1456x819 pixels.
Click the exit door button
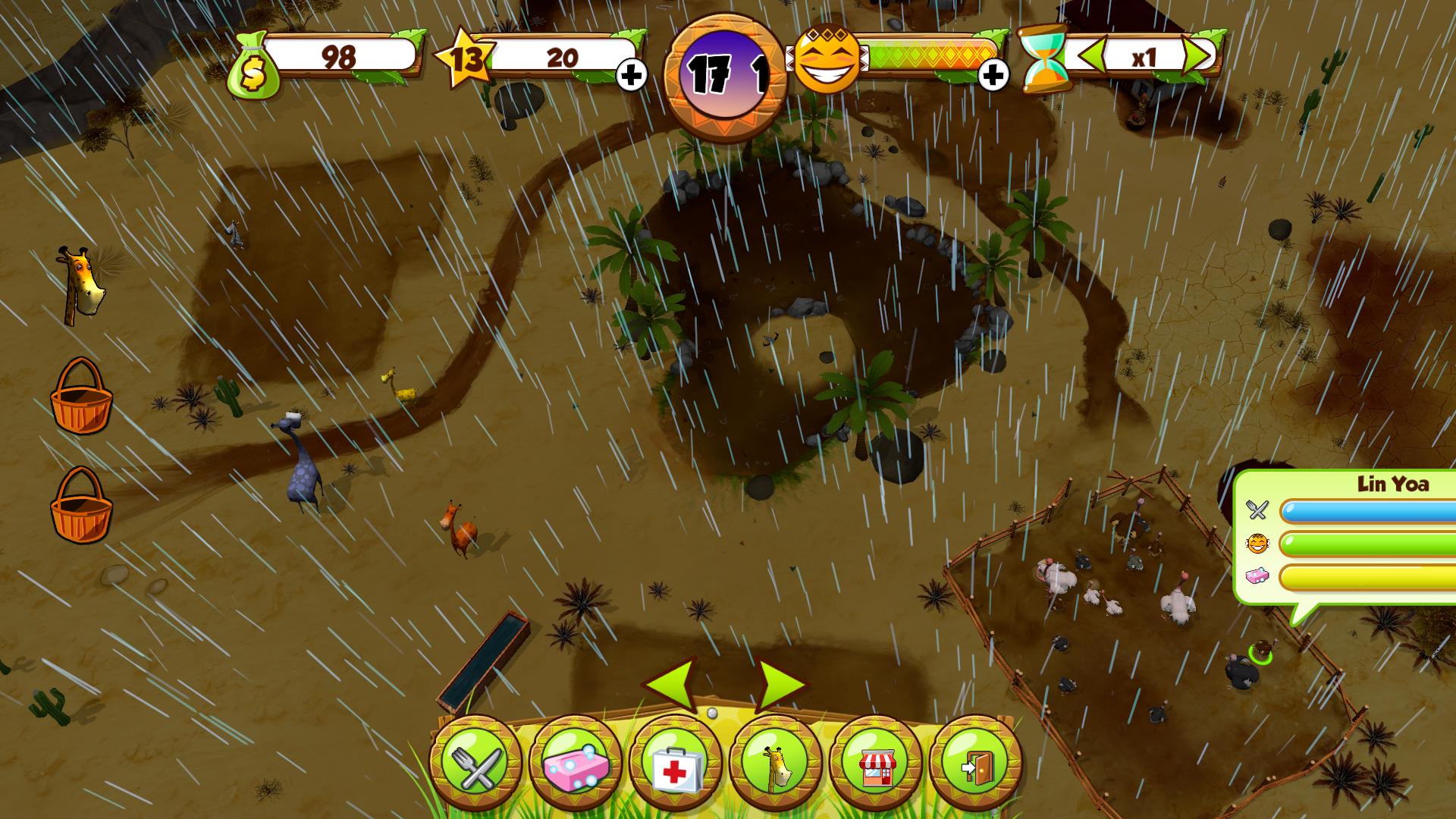[x=975, y=761]
